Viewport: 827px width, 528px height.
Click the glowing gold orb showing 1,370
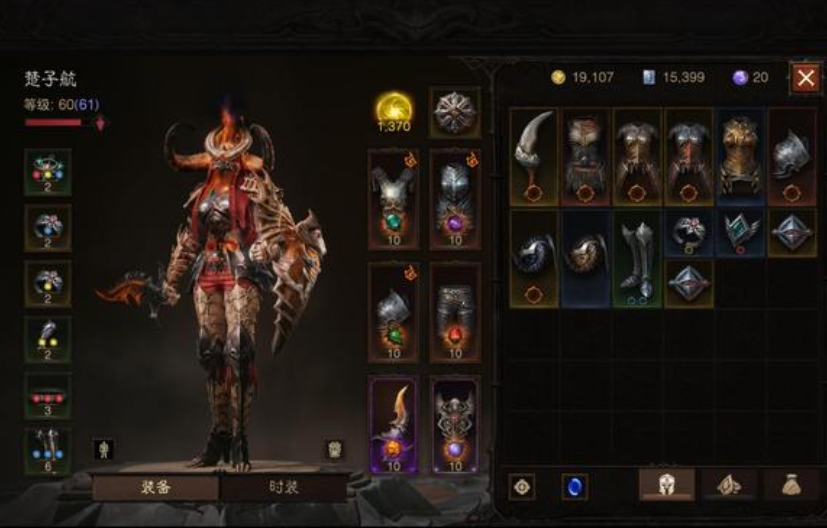coord(393,110)
